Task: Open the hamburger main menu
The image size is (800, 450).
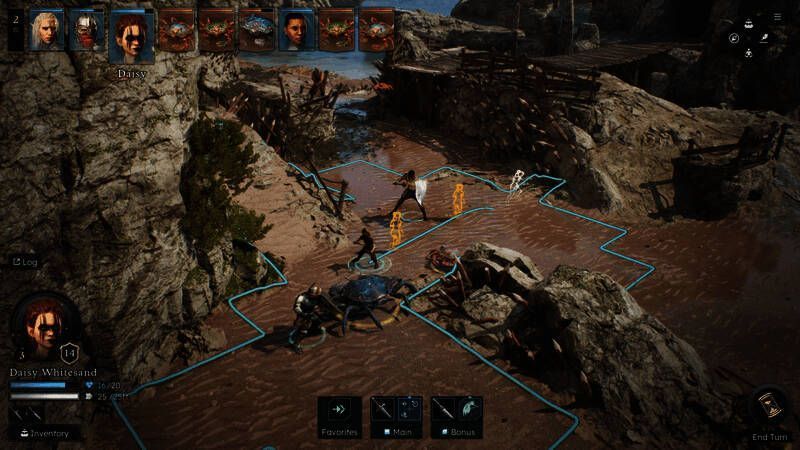Action: tap(777, 17)
